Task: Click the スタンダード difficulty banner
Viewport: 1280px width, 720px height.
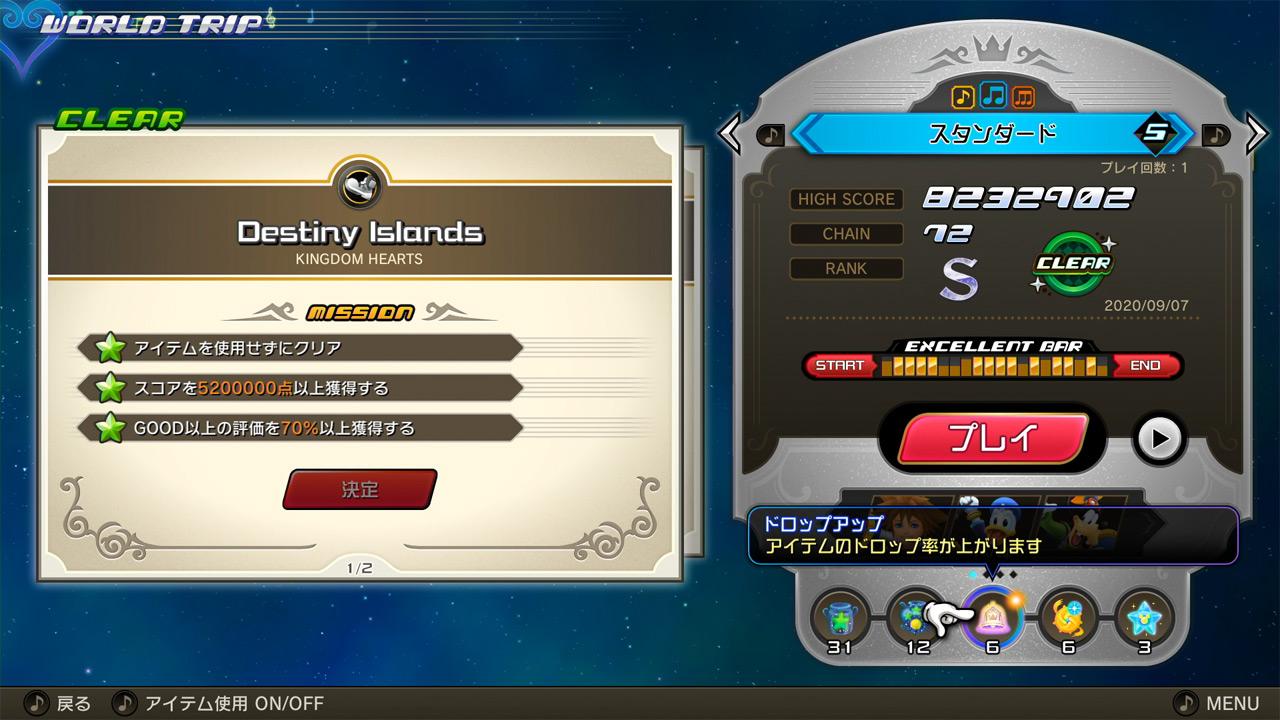Action: (992, 134)
